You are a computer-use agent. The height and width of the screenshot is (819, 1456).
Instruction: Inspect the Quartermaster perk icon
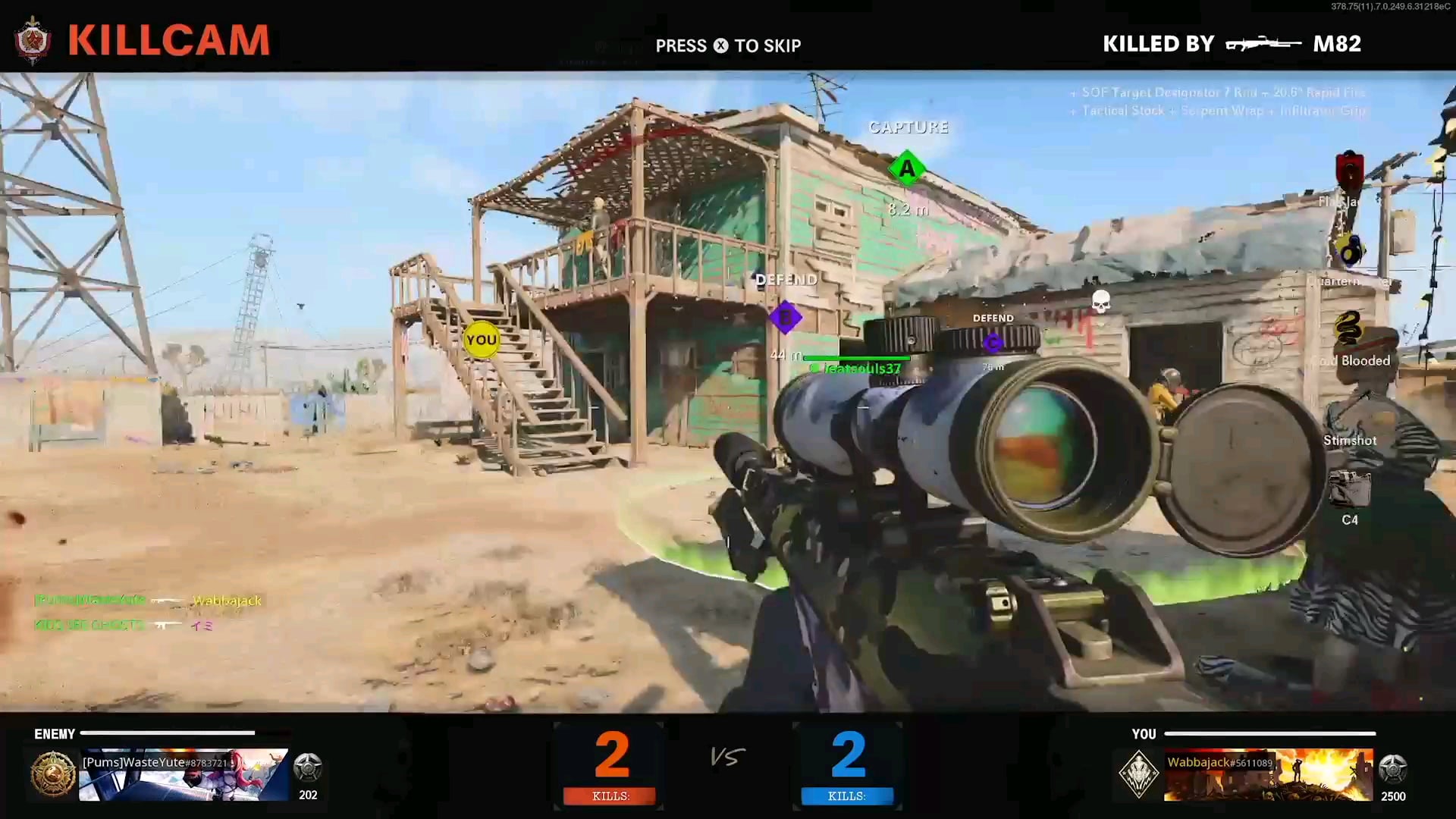pyautogui.click(x=1350, y=249)
